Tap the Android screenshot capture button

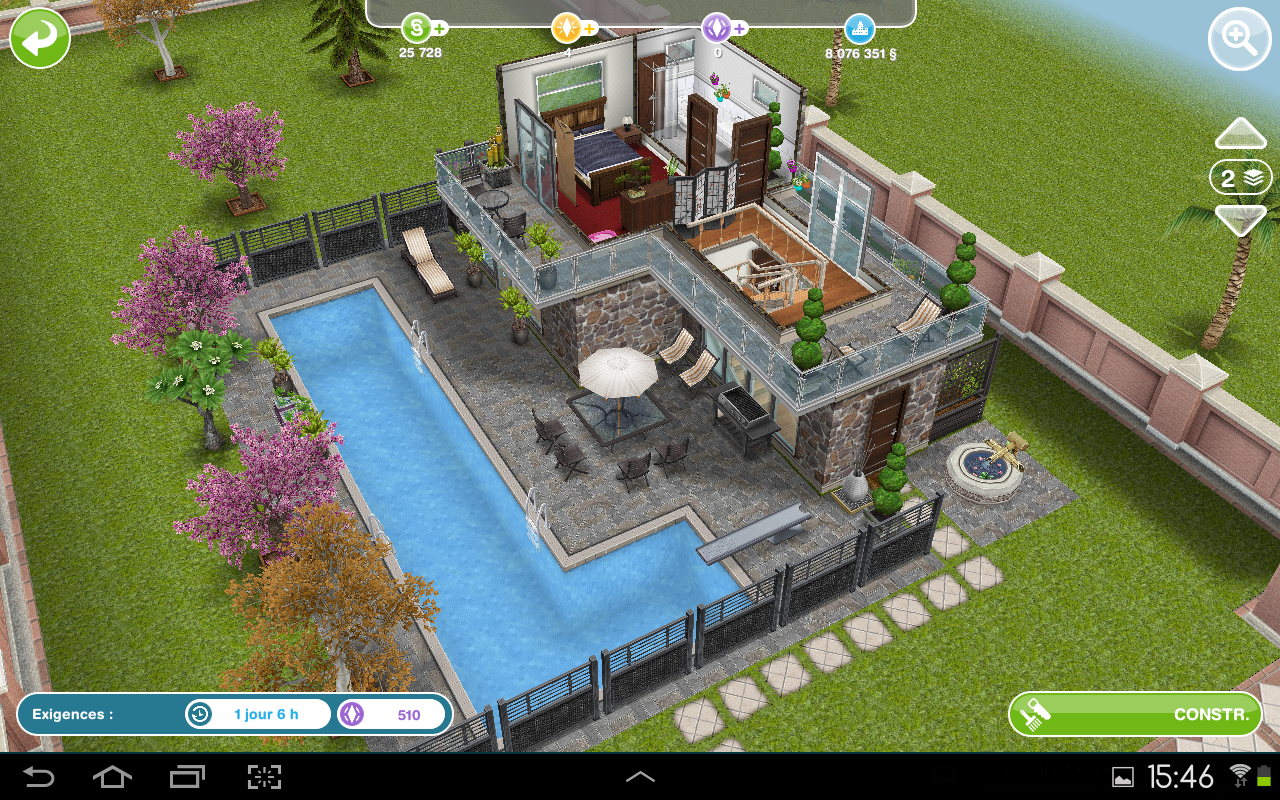(264, 776)
